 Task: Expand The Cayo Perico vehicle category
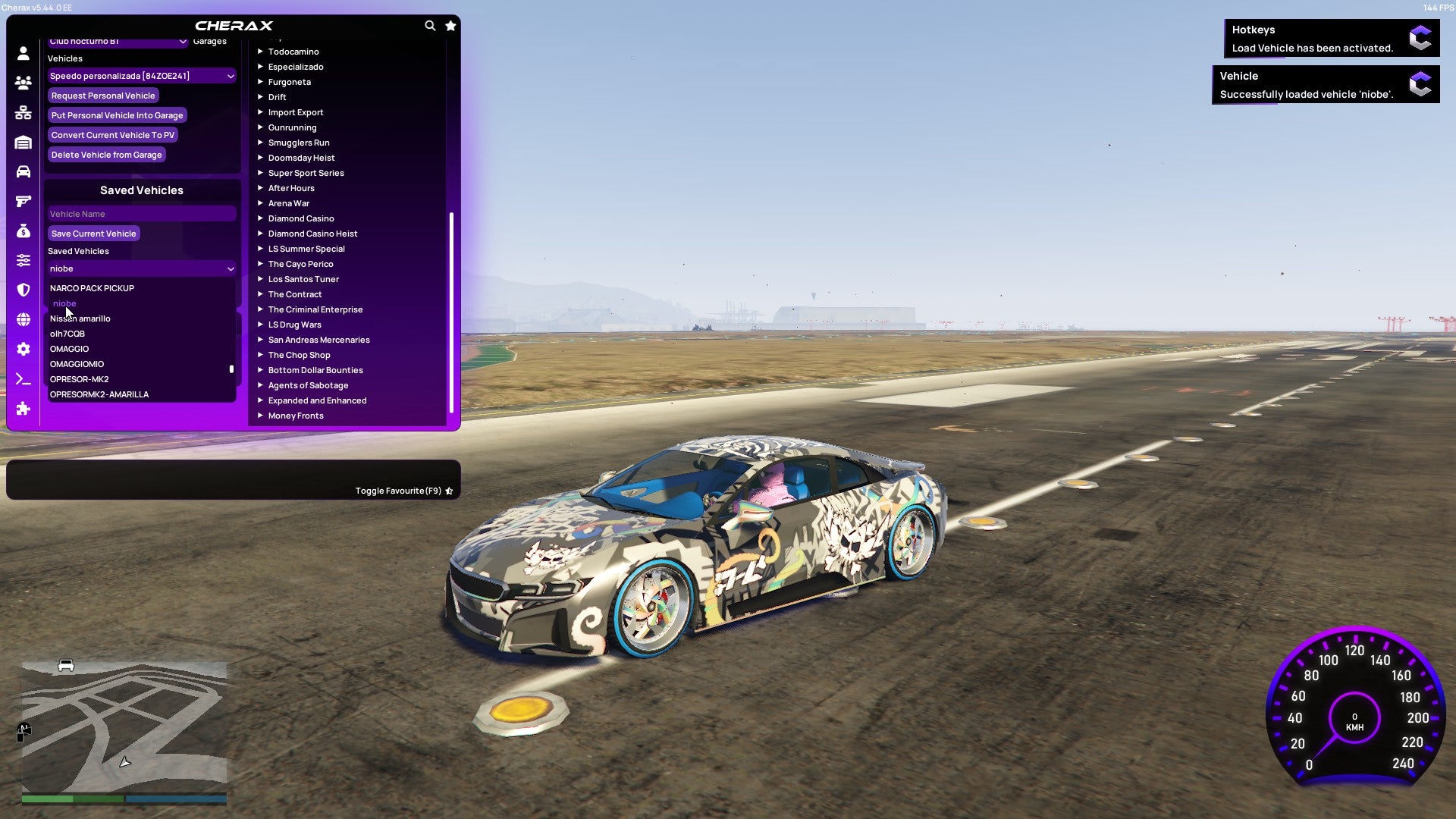pos(300,264)
